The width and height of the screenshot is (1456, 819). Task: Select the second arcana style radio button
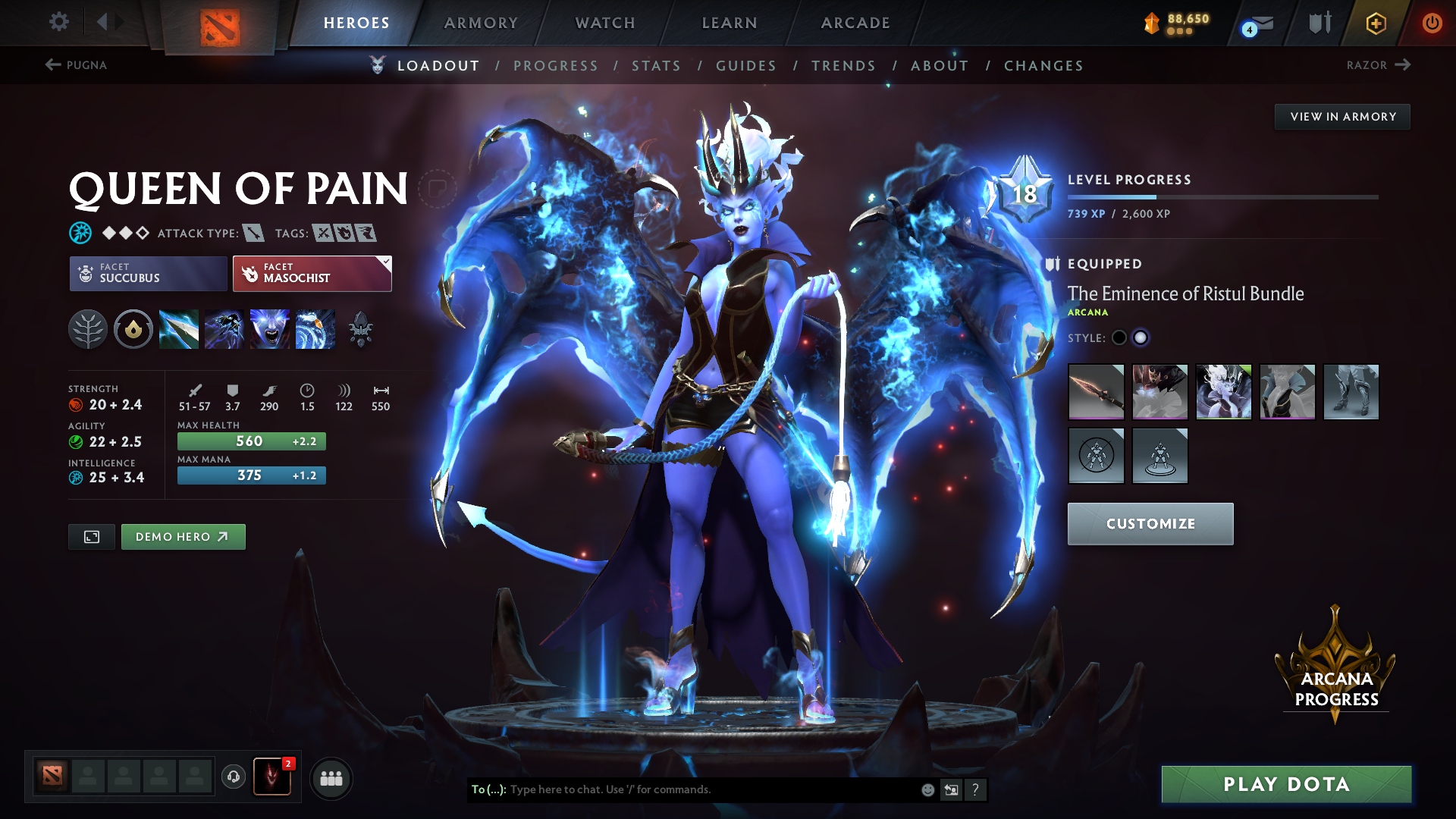[1141, 338]
